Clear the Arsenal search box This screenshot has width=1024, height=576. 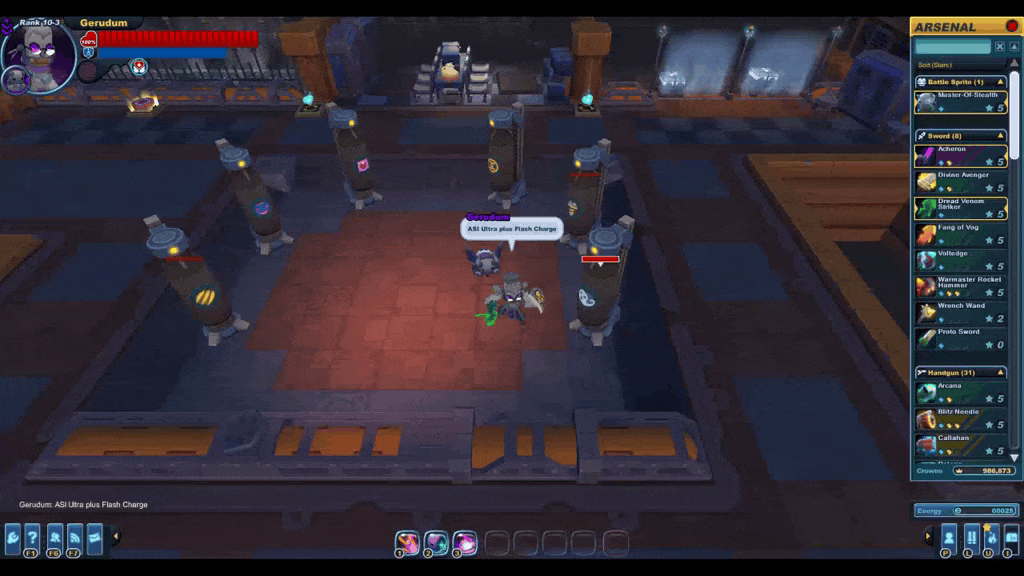pos(1000,47)
